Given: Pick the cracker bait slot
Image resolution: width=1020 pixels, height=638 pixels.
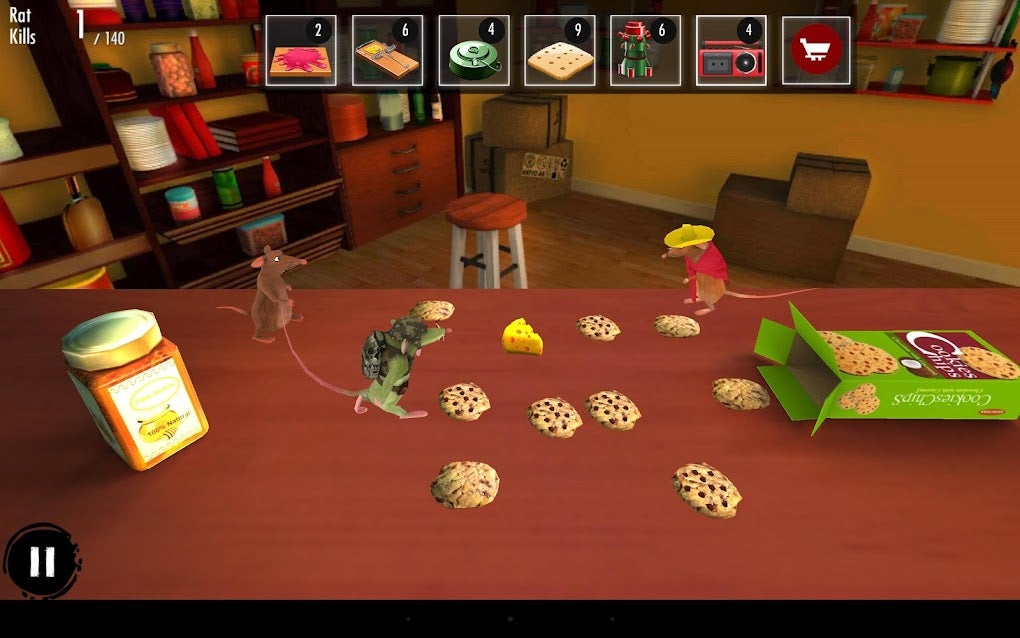Looking at the screenshot, I should click(x=559, y=50).
